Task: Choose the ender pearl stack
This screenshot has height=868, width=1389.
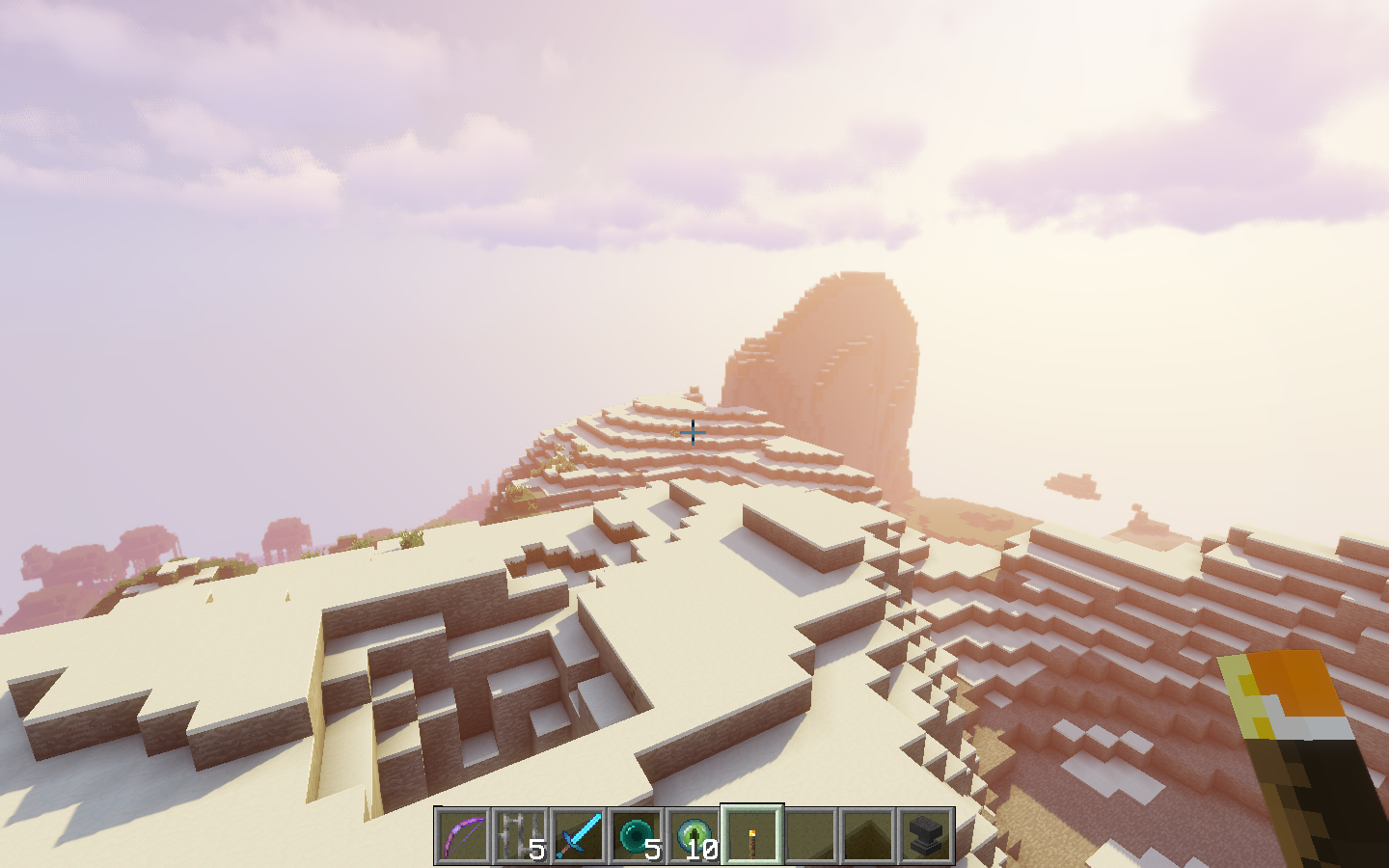Action: coord(637,835)
